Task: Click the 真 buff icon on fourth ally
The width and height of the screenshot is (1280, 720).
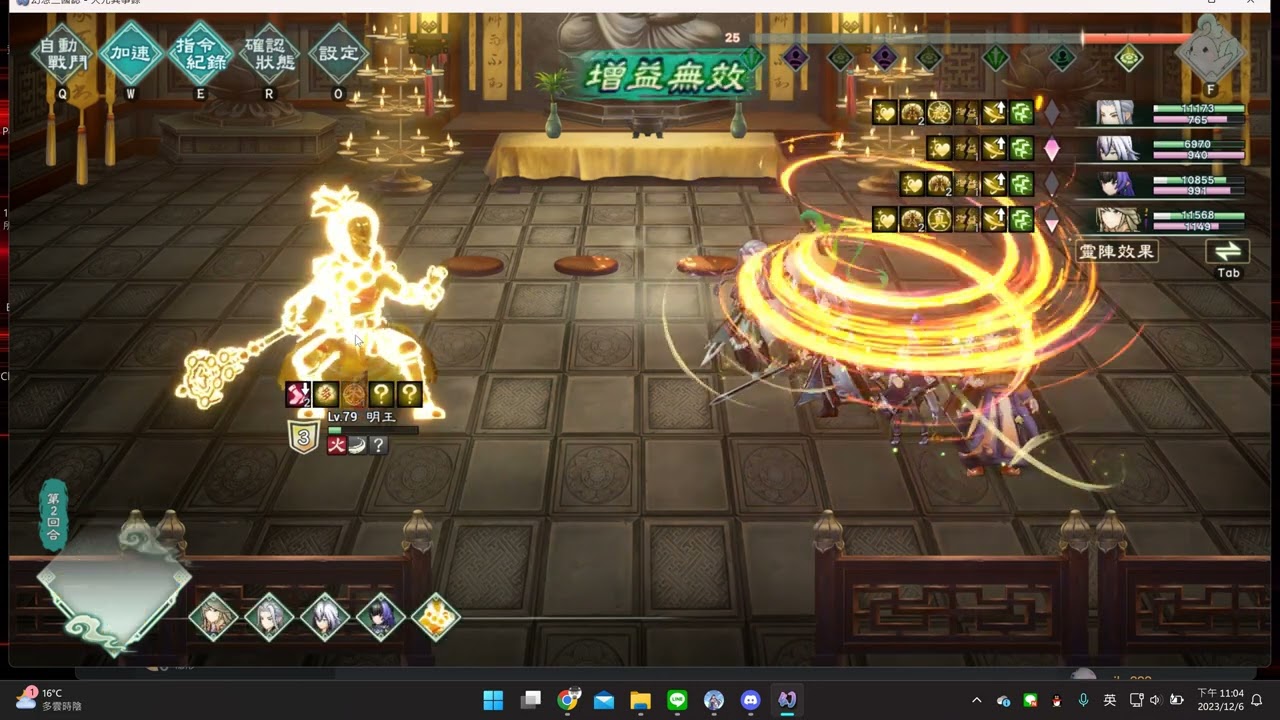Action: [x=938, y=219]
